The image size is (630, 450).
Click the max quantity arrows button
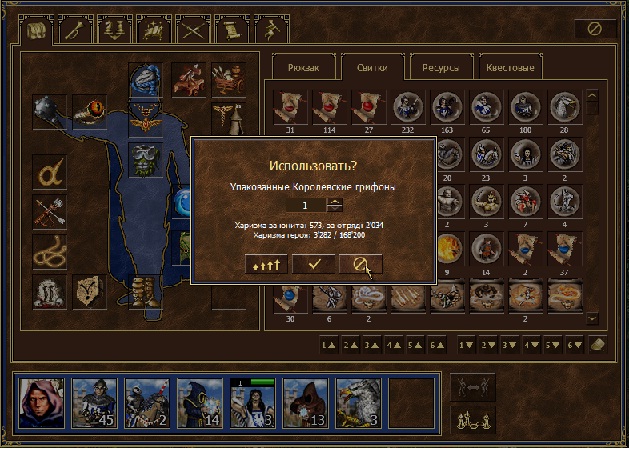[x=267, y=263]
